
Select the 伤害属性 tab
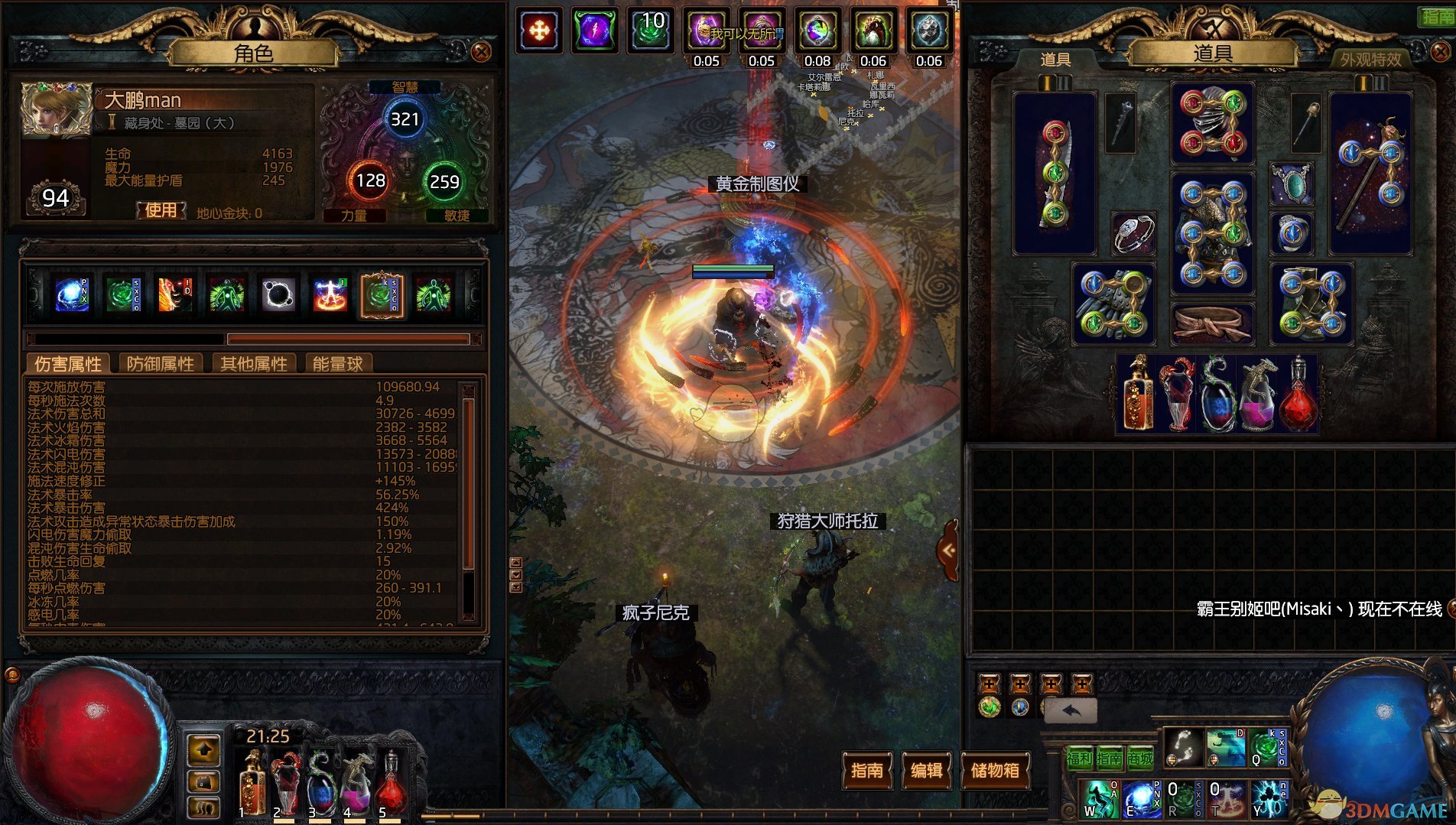tap(68, 364)
